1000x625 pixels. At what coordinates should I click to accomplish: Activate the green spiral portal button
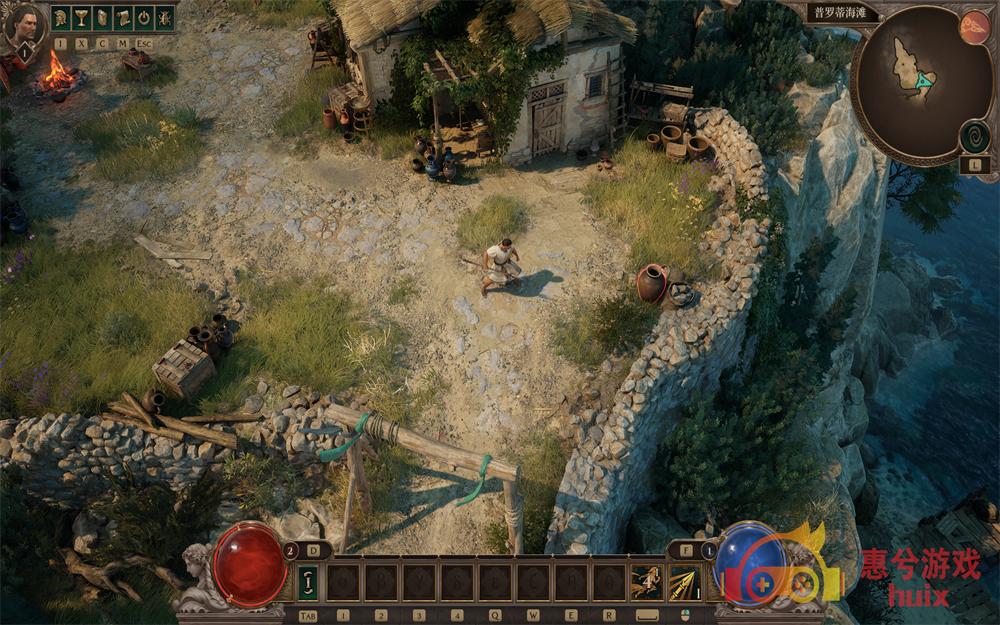pos(974,137)
